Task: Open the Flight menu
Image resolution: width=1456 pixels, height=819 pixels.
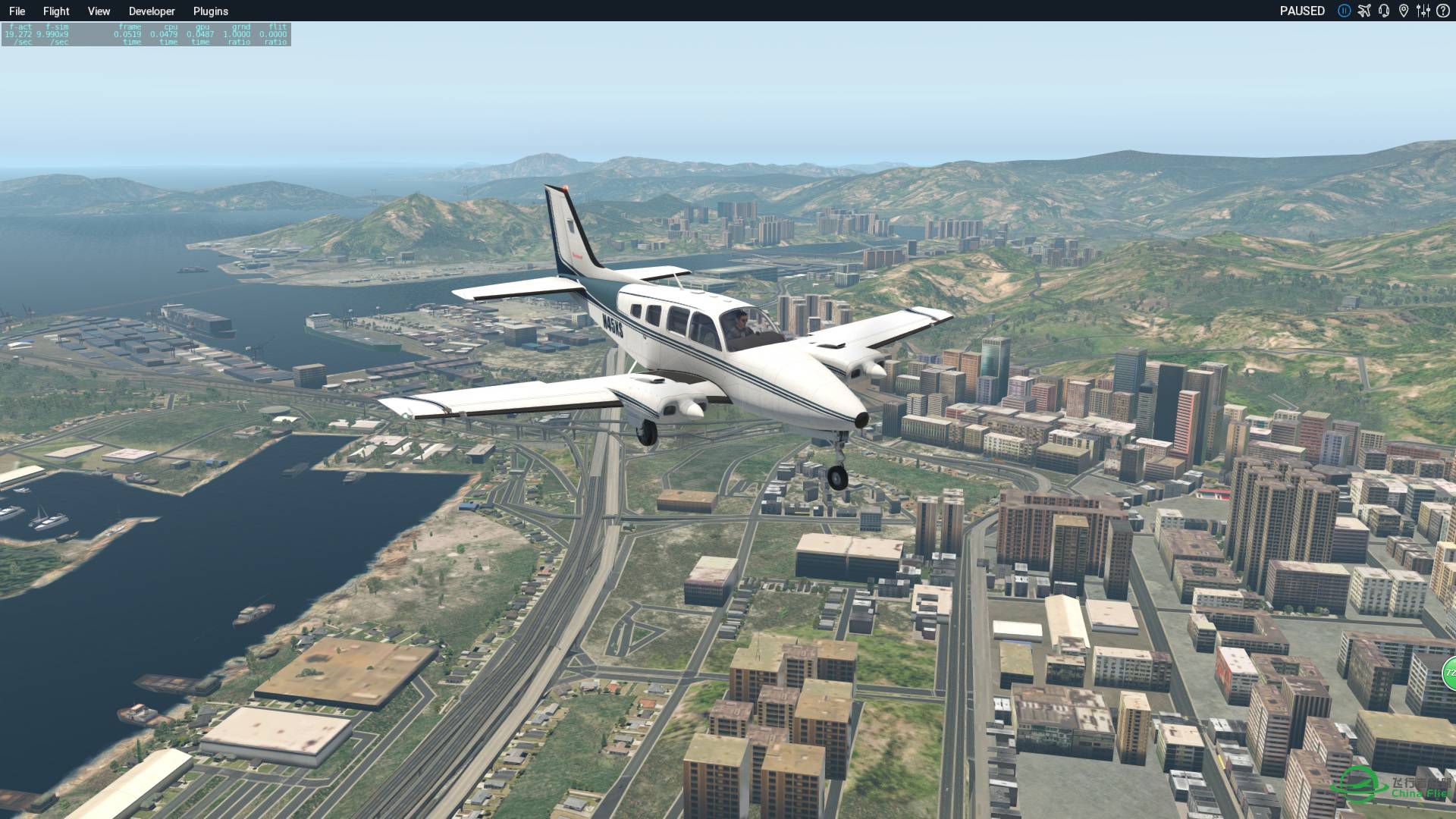Action: (x=56, y=11)
